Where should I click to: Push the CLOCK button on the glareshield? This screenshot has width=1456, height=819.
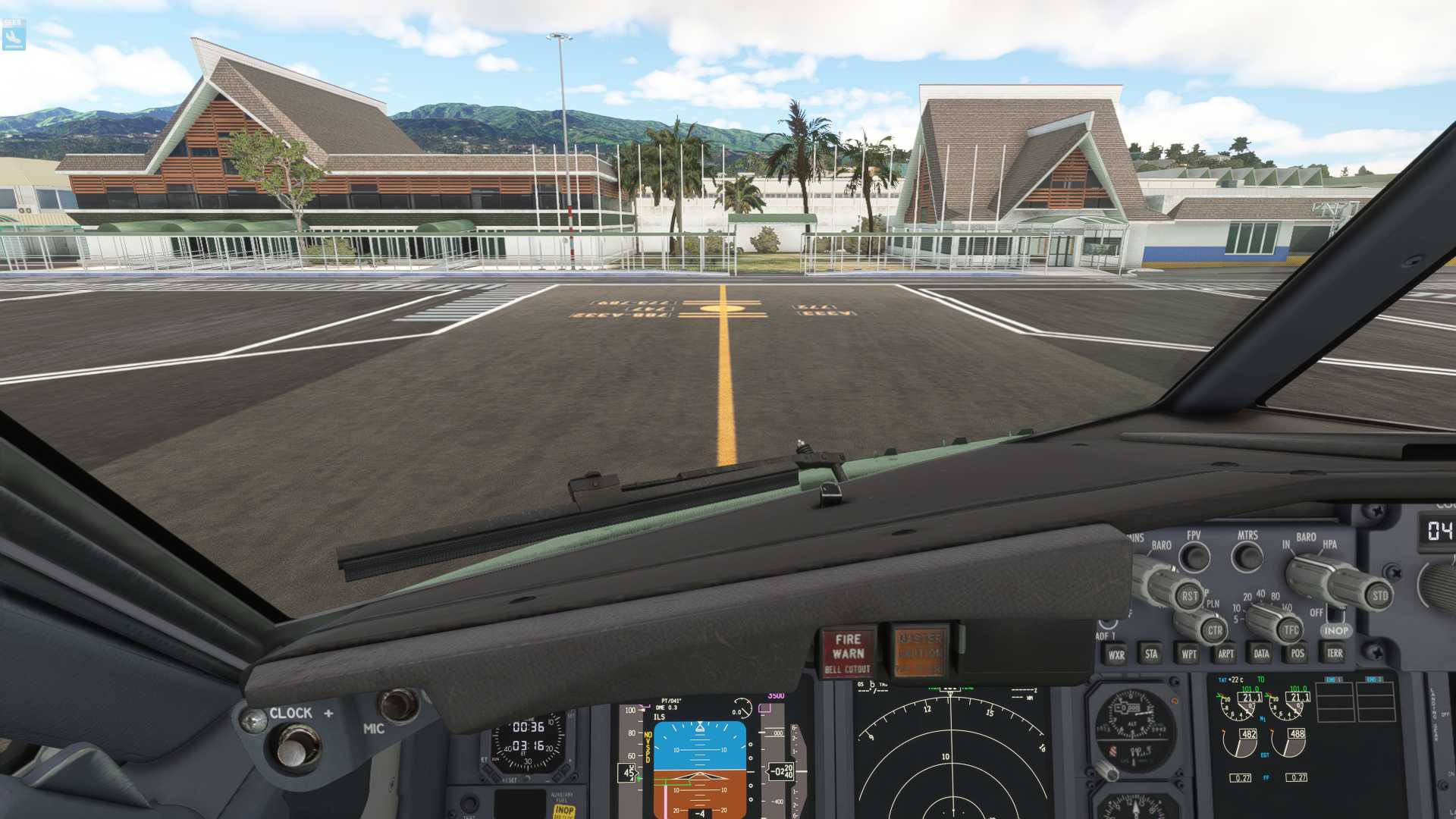point(291,748)
